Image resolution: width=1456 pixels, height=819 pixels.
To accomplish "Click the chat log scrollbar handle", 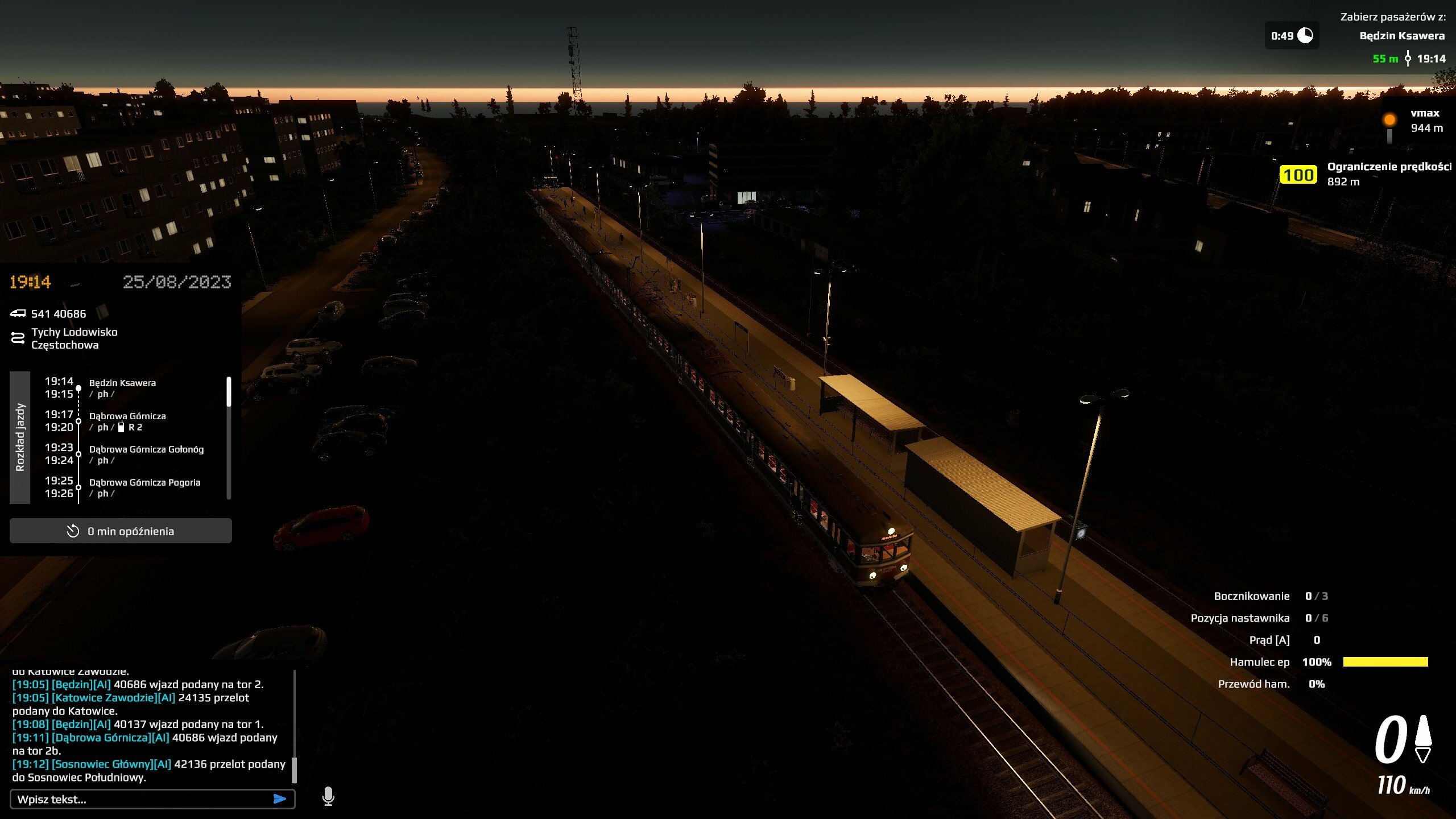I will tap(294, 770).
